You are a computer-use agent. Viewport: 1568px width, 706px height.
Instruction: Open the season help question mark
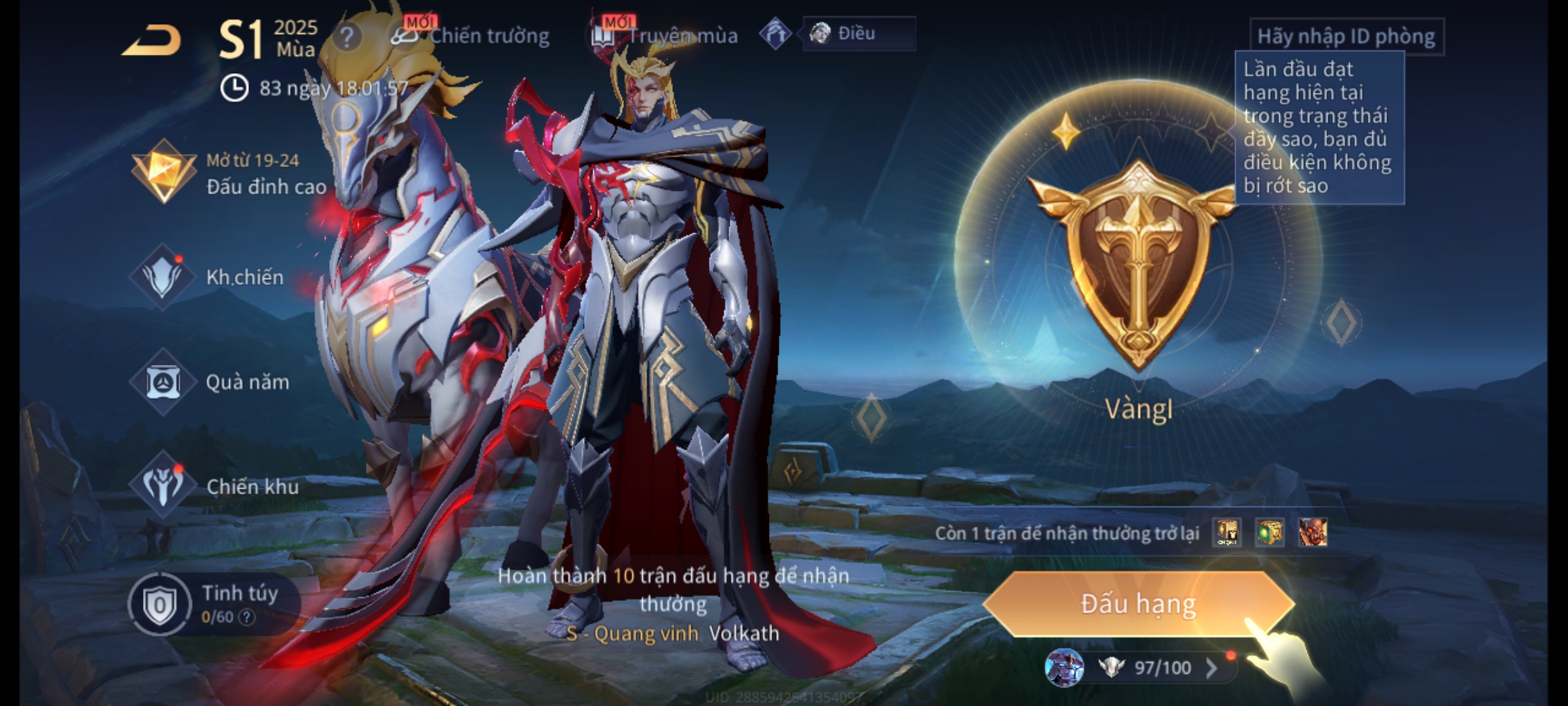pos(346,37)
